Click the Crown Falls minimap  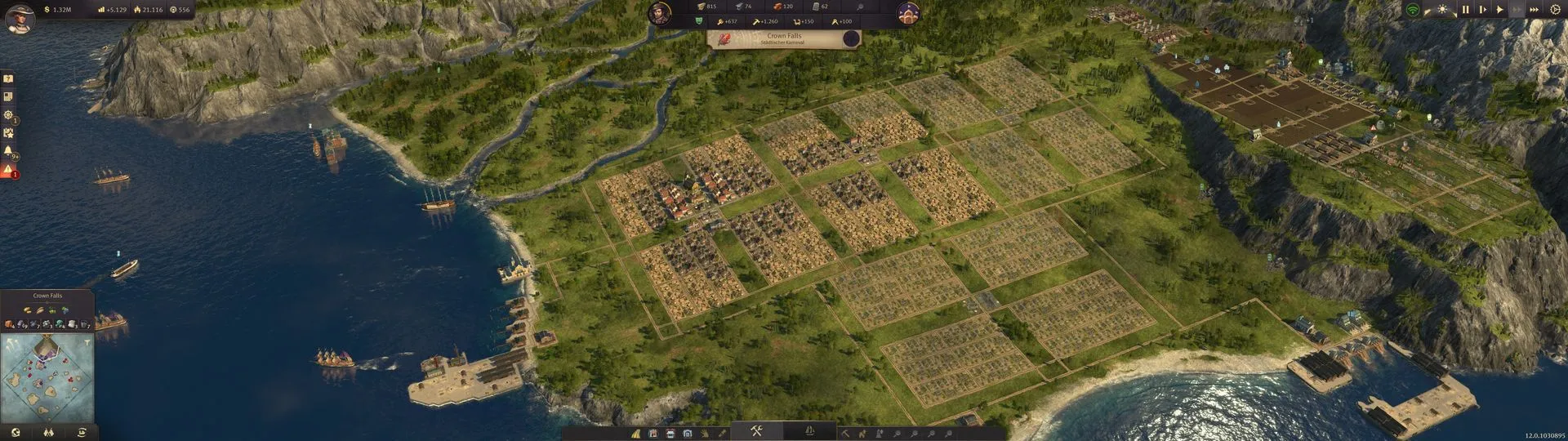(x=47, y=377)
